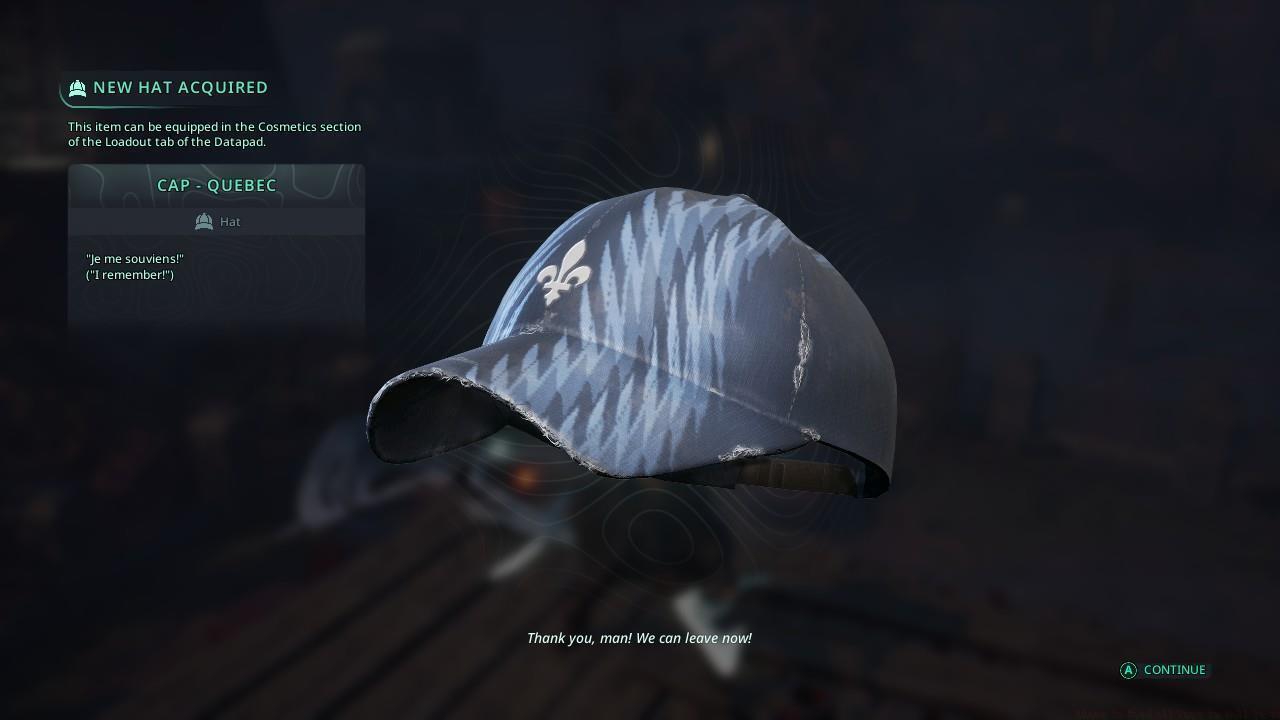Click the Hat type label row
Screen dimensions: 1280x720
(217, 221)
